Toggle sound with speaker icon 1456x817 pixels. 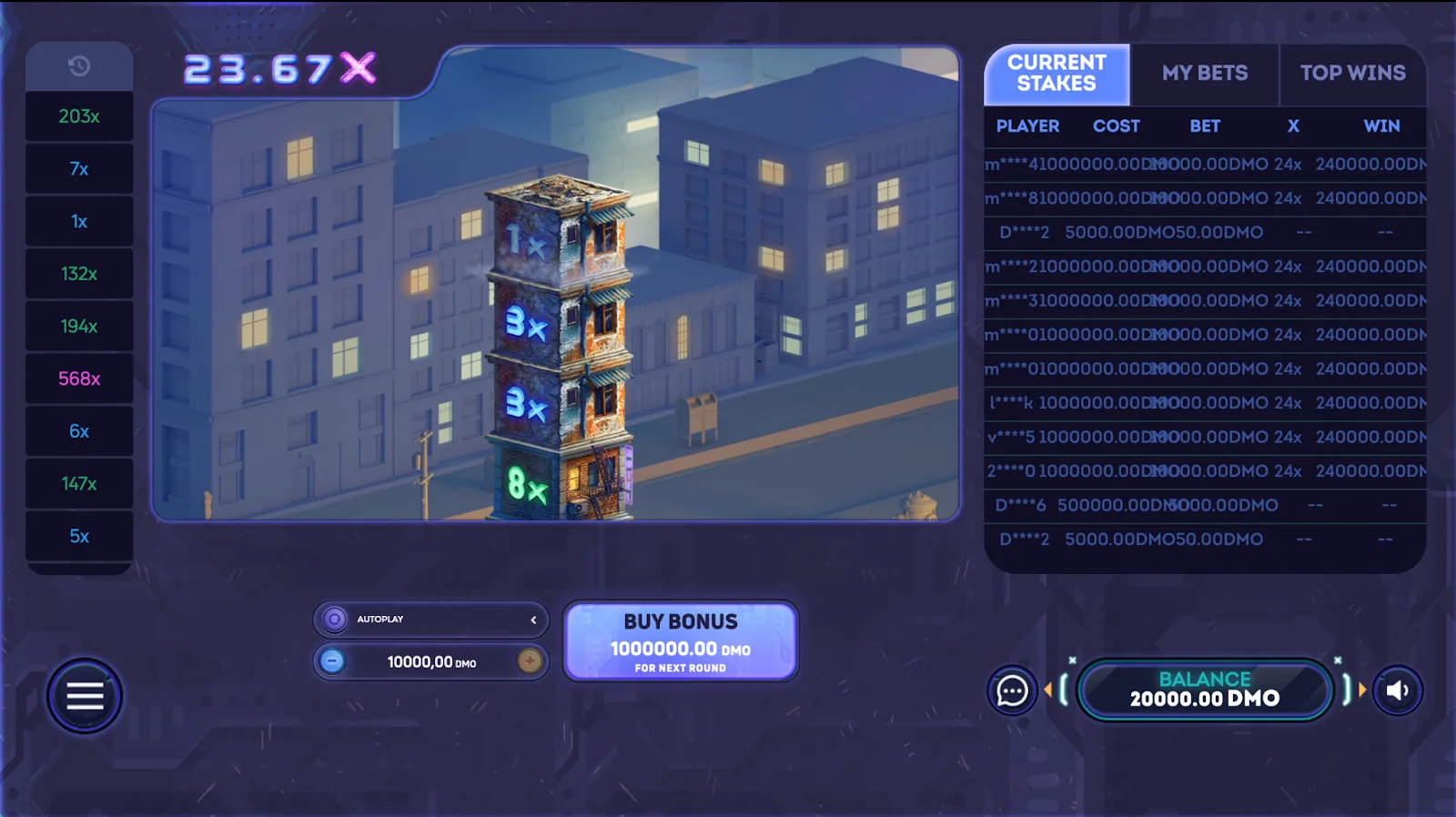pyautogui.click(x=1398, y=691)
